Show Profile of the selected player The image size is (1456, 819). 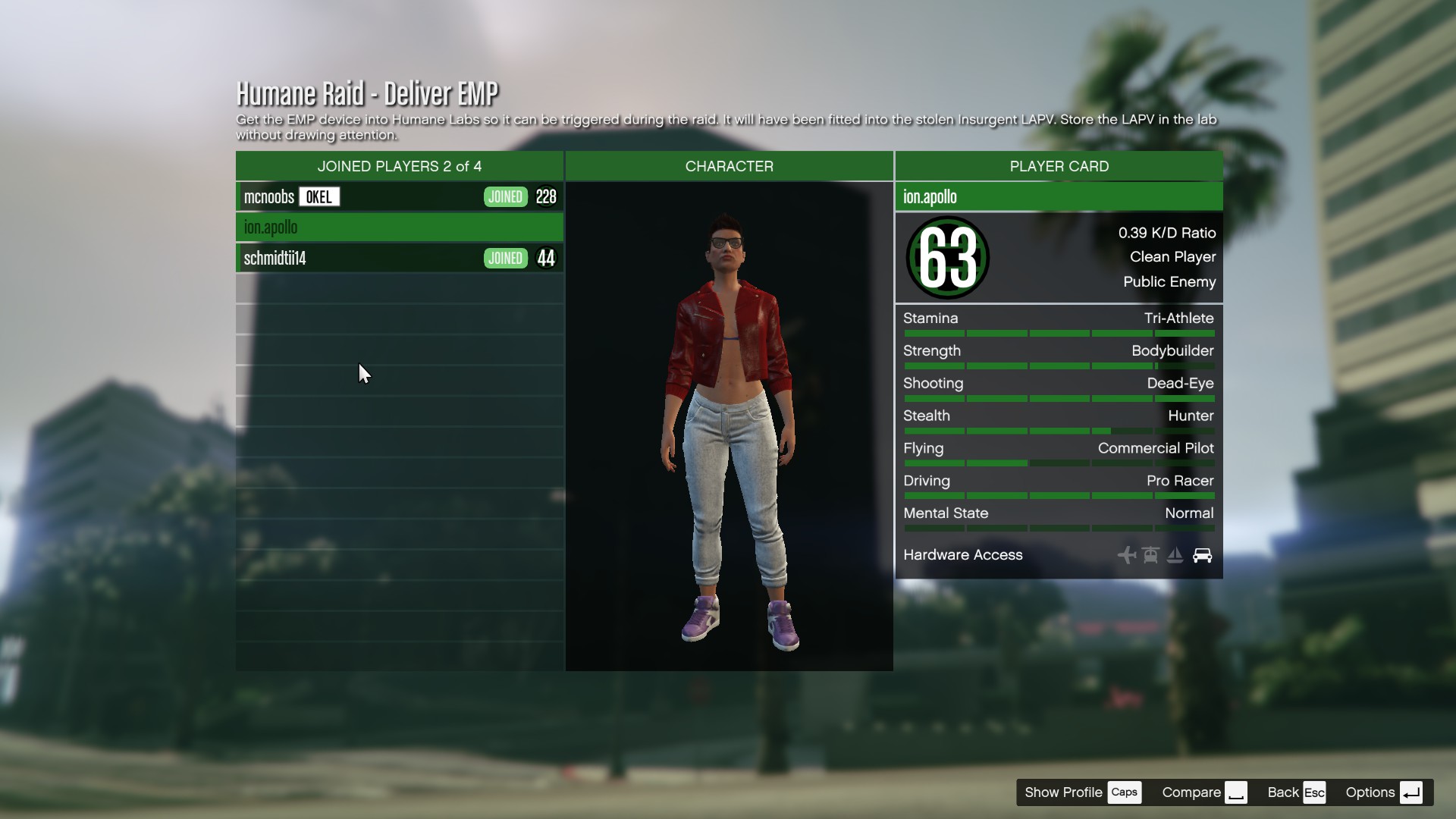pyautogui.click(x=1081, y=792)
